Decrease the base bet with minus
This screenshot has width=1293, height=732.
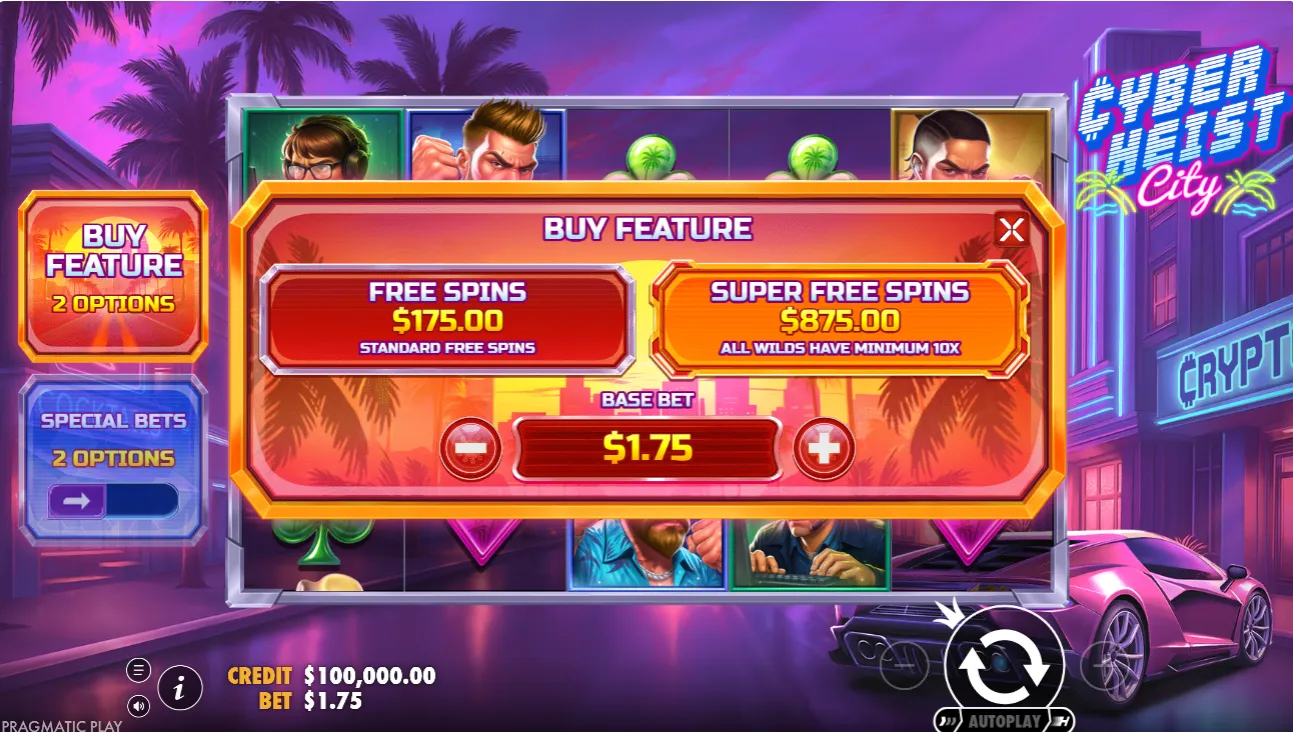[470, 449]
